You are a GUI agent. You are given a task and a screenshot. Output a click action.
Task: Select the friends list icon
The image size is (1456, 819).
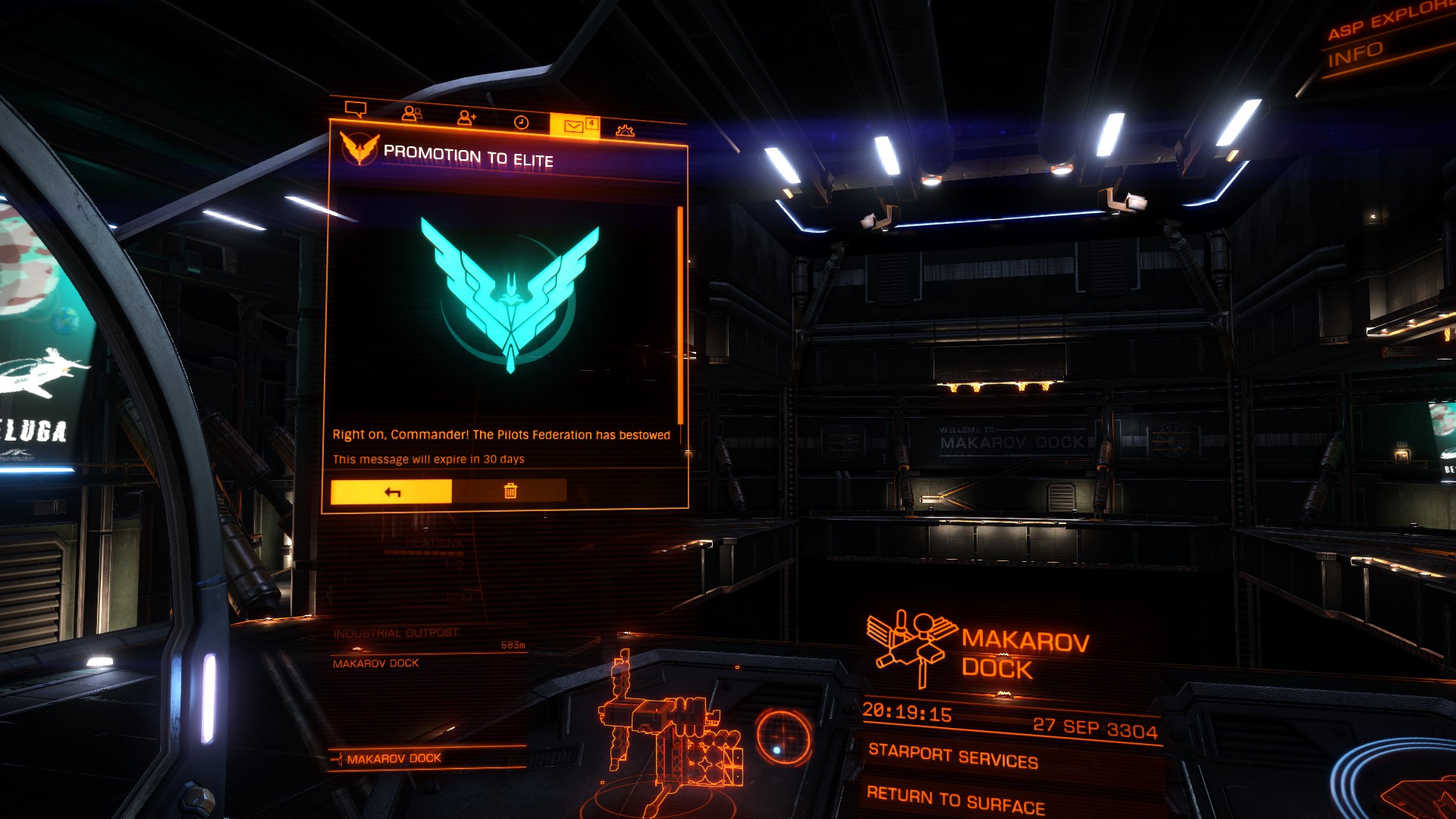click(413, 112)
